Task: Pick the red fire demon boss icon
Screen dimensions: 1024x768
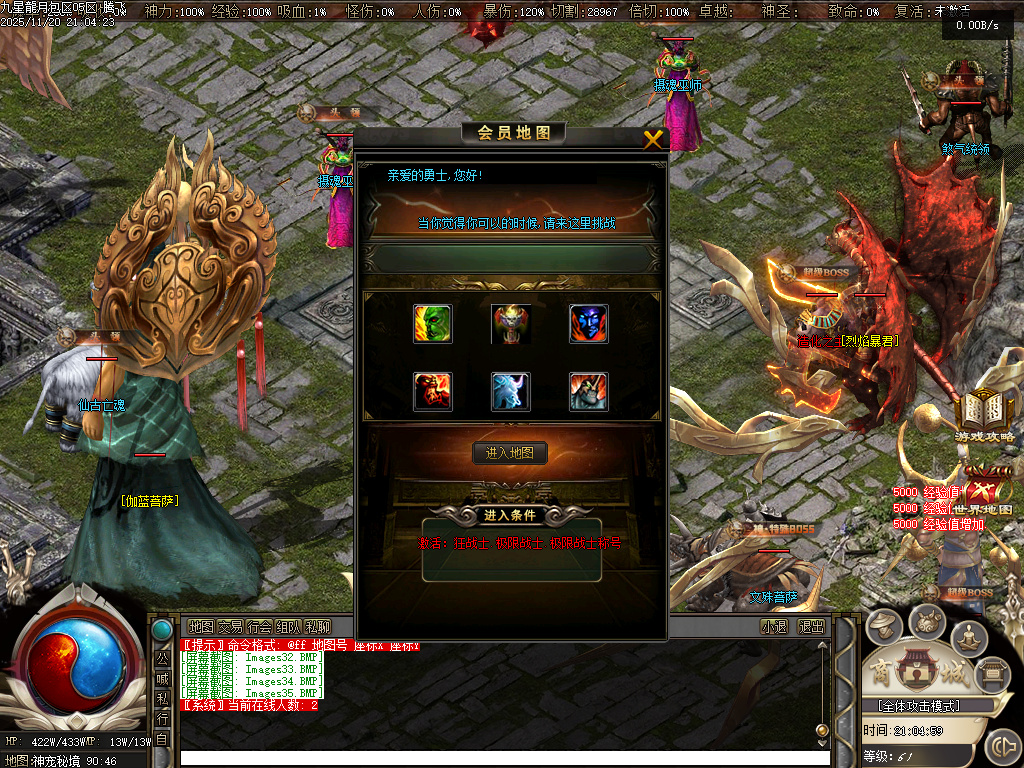Action: [x=433, y=392]
